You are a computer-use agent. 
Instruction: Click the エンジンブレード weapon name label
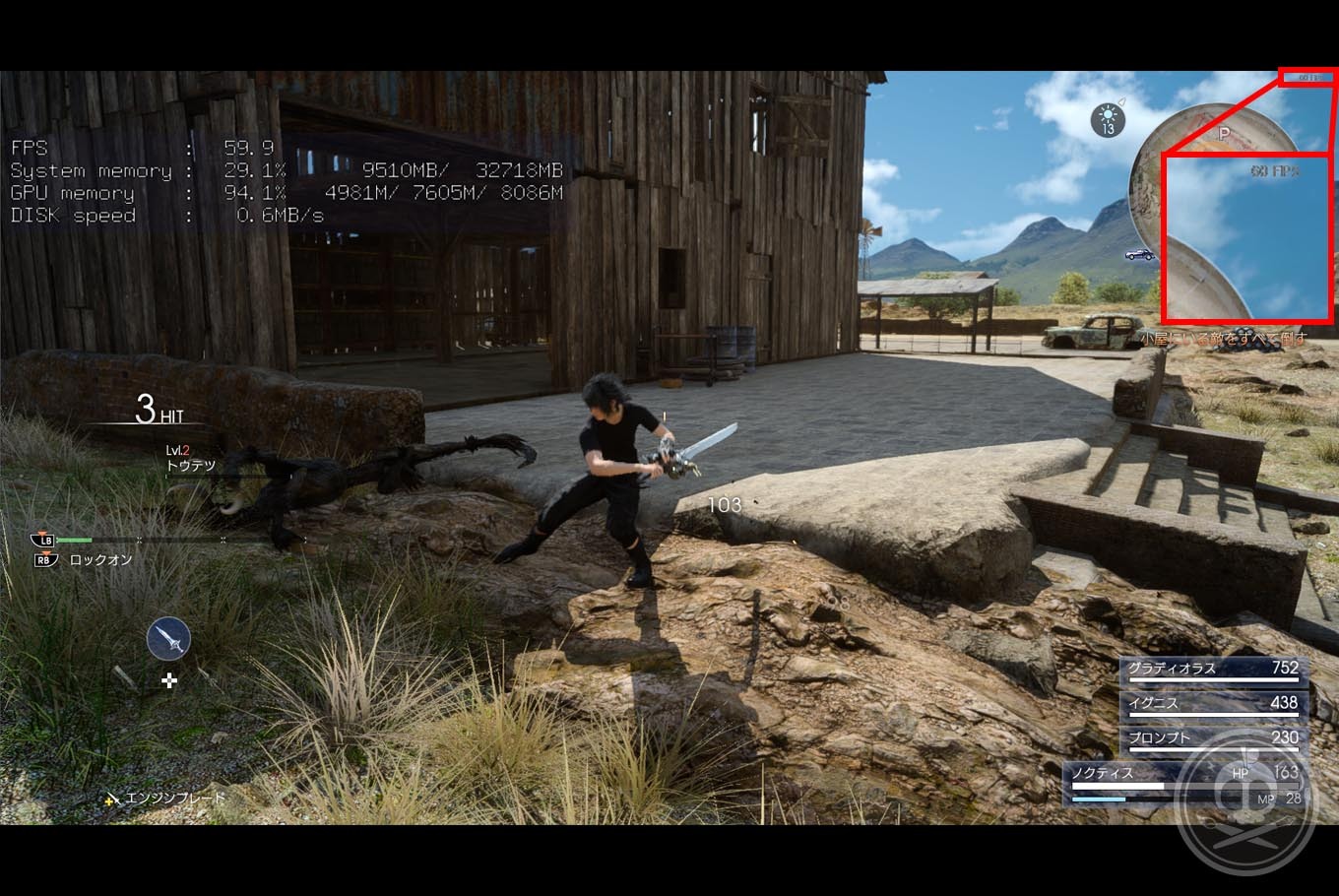[174, 799]
